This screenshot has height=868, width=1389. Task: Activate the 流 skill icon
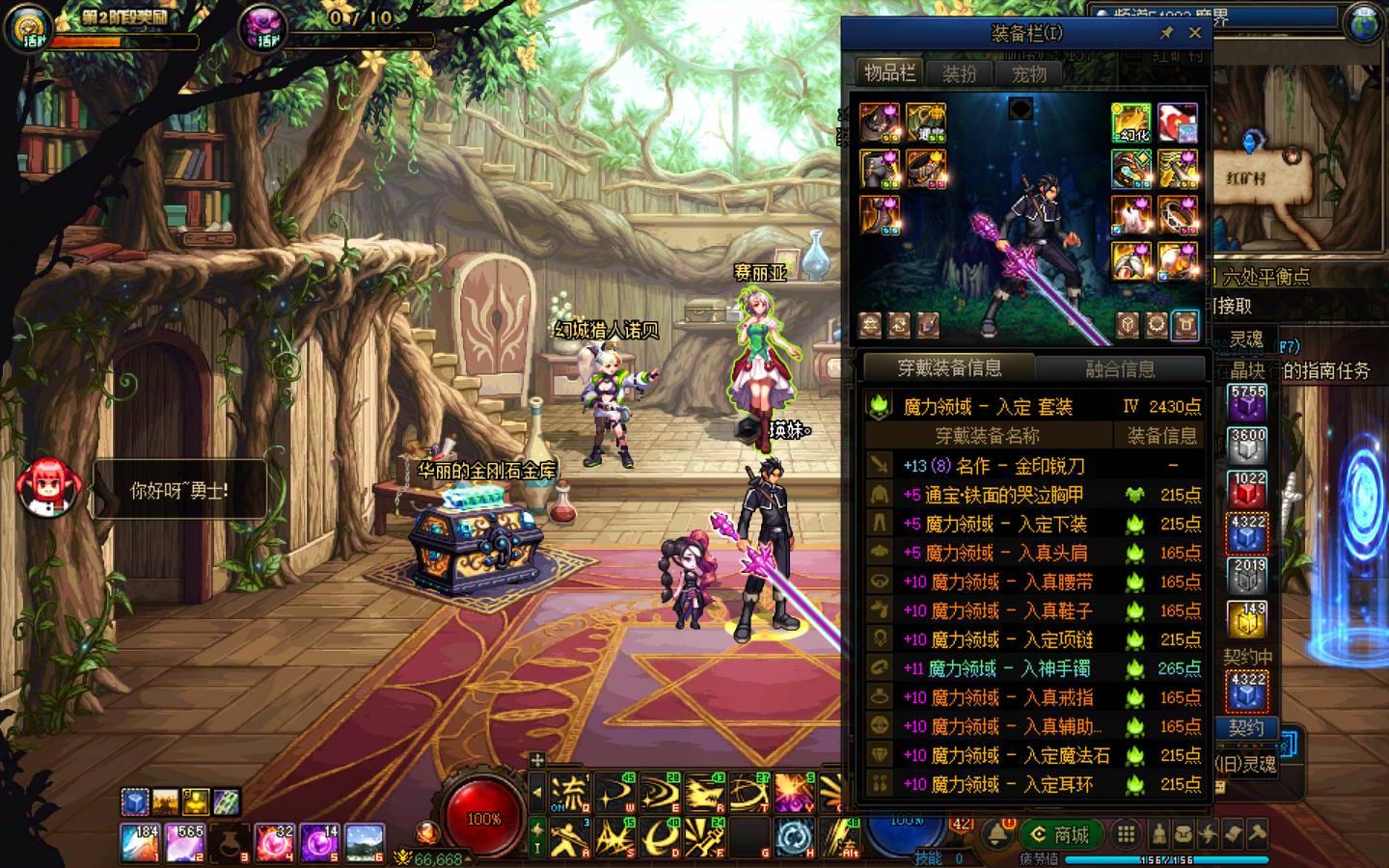click(x=569, y=794)
